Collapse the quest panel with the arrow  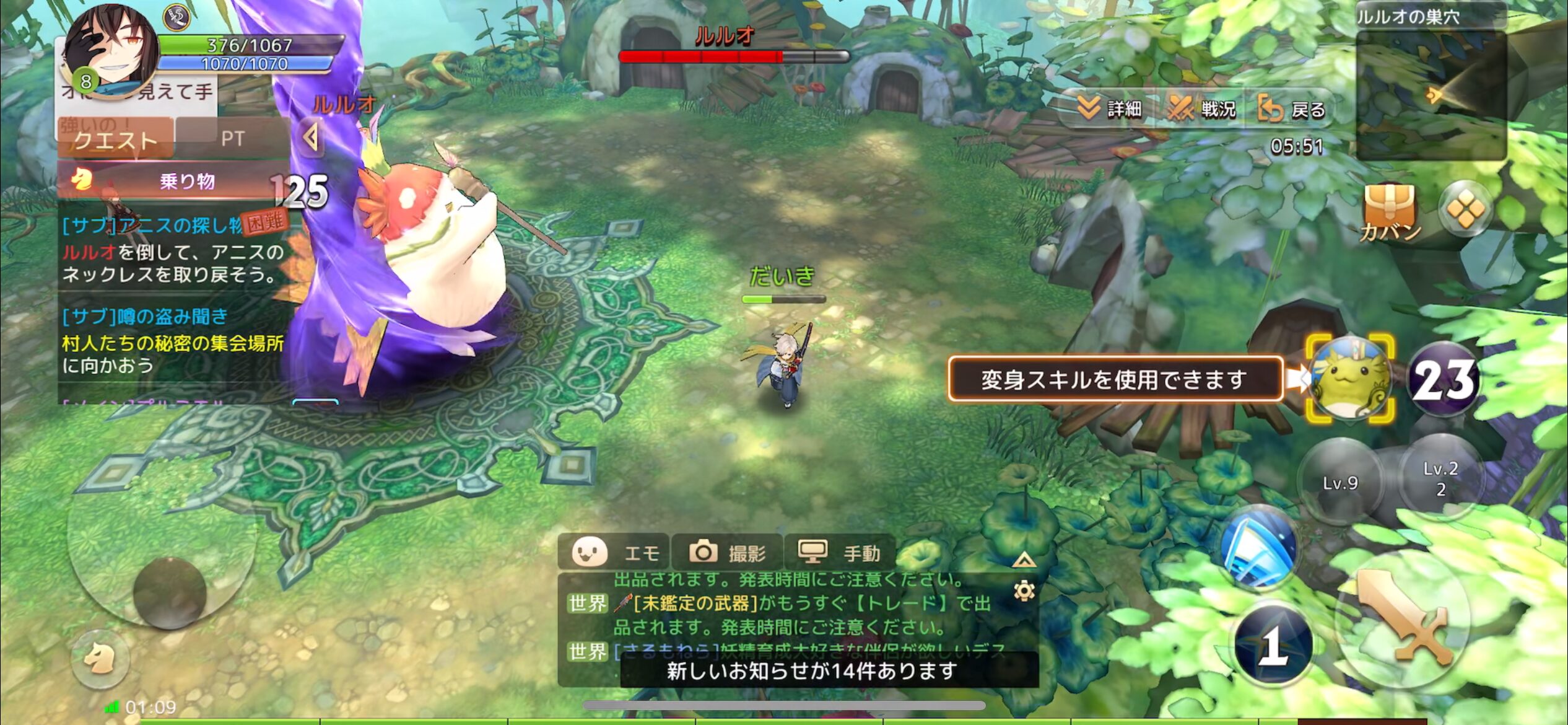tap(311, 138)
